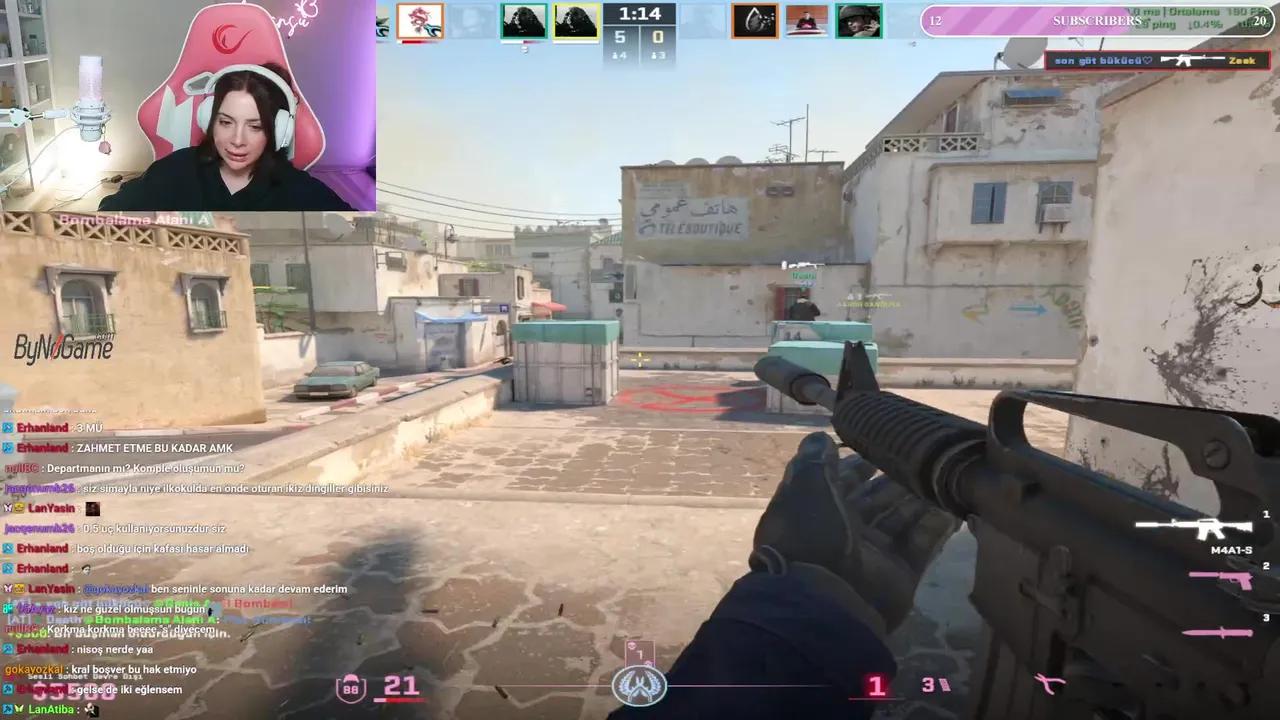Click the red dragon team logo at top left
1280x720 pixels.
click(x=420, y=21)
